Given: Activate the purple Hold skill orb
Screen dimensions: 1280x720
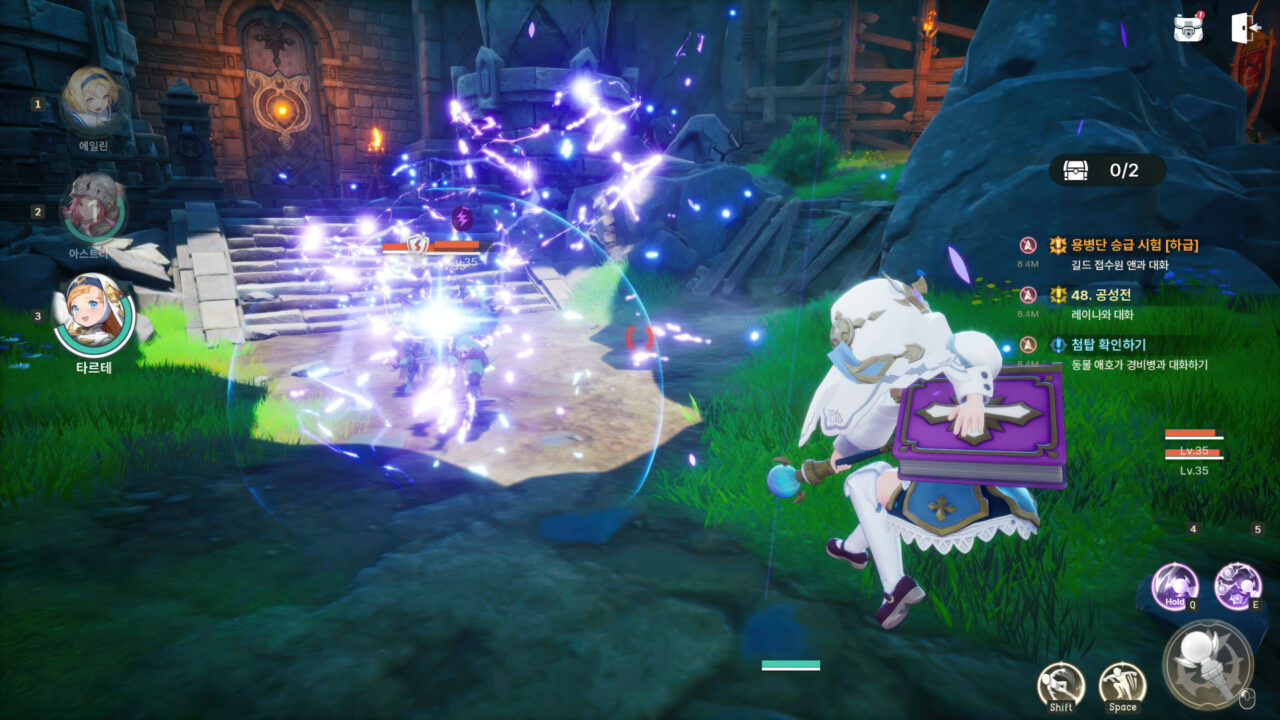Looking at the screenshot, I should (1175, 585).
